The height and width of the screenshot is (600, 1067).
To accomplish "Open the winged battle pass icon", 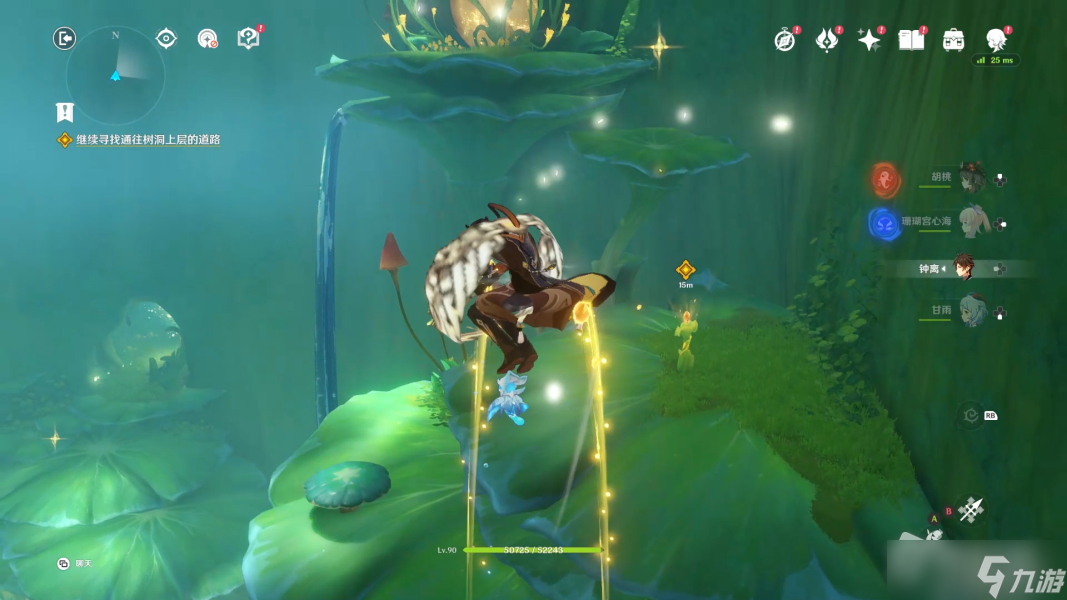I will coord(827,40).
